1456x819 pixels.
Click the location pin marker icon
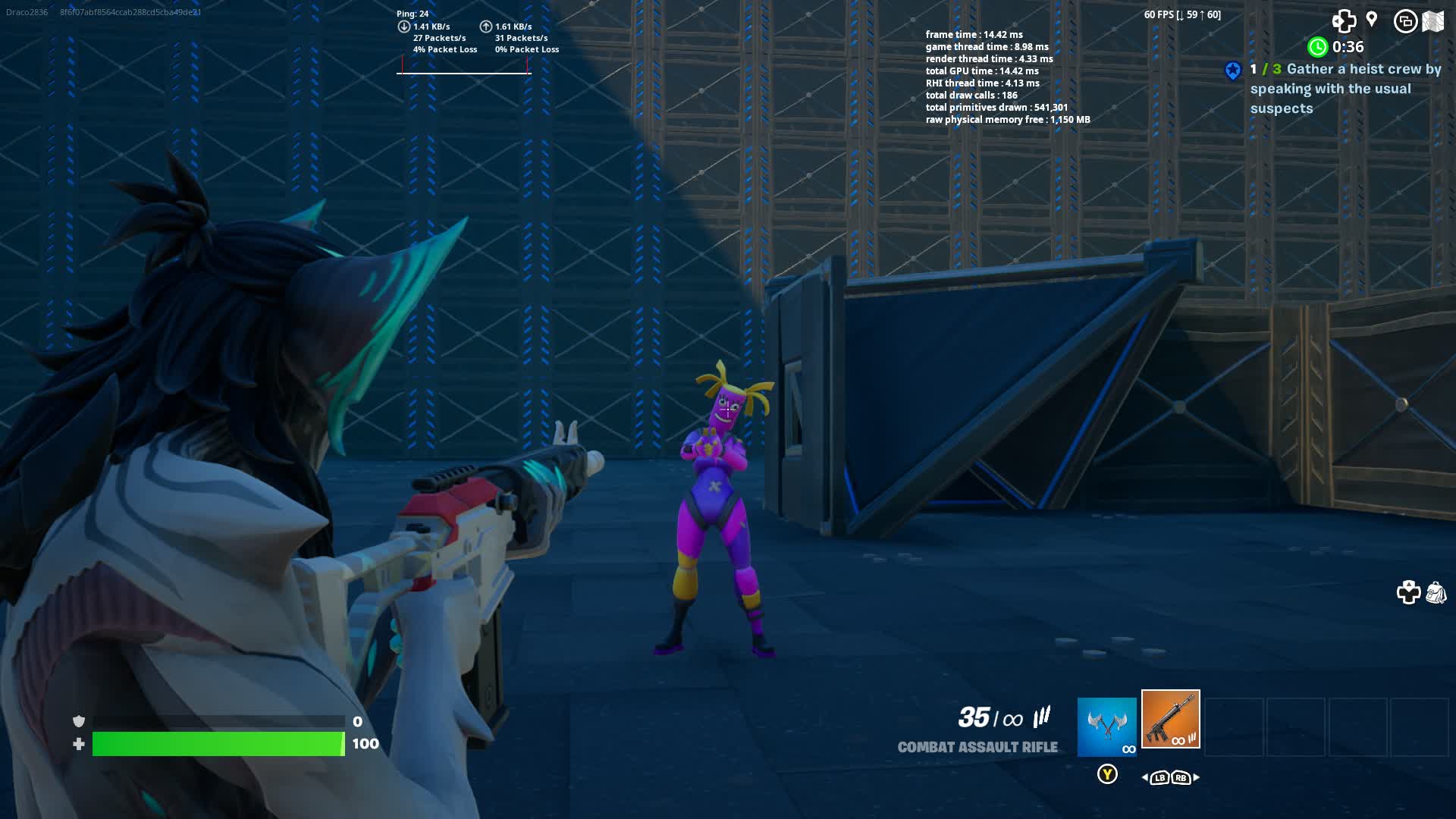[x=1373, y=19]
